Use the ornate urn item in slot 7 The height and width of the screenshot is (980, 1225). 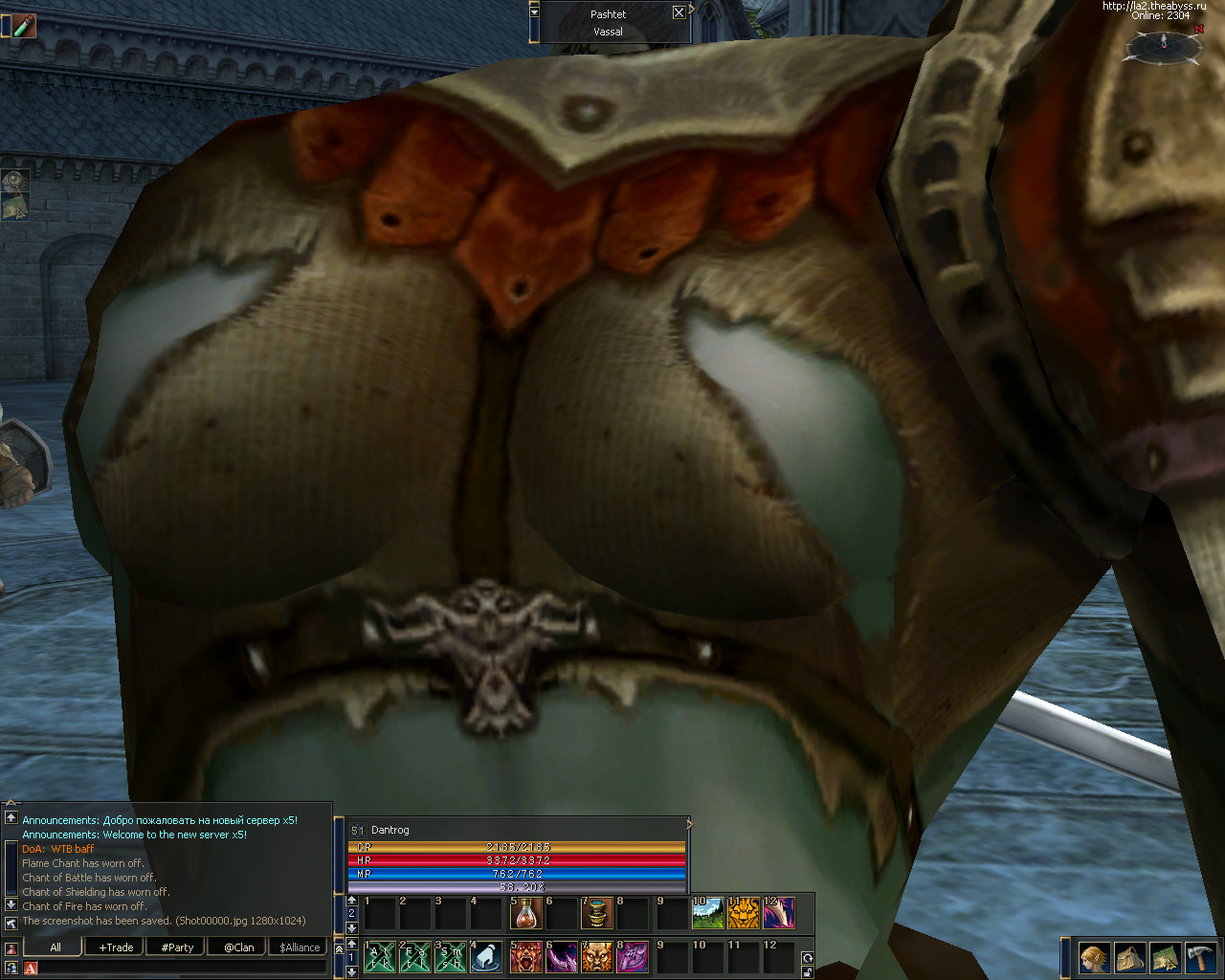click(597, 913)
